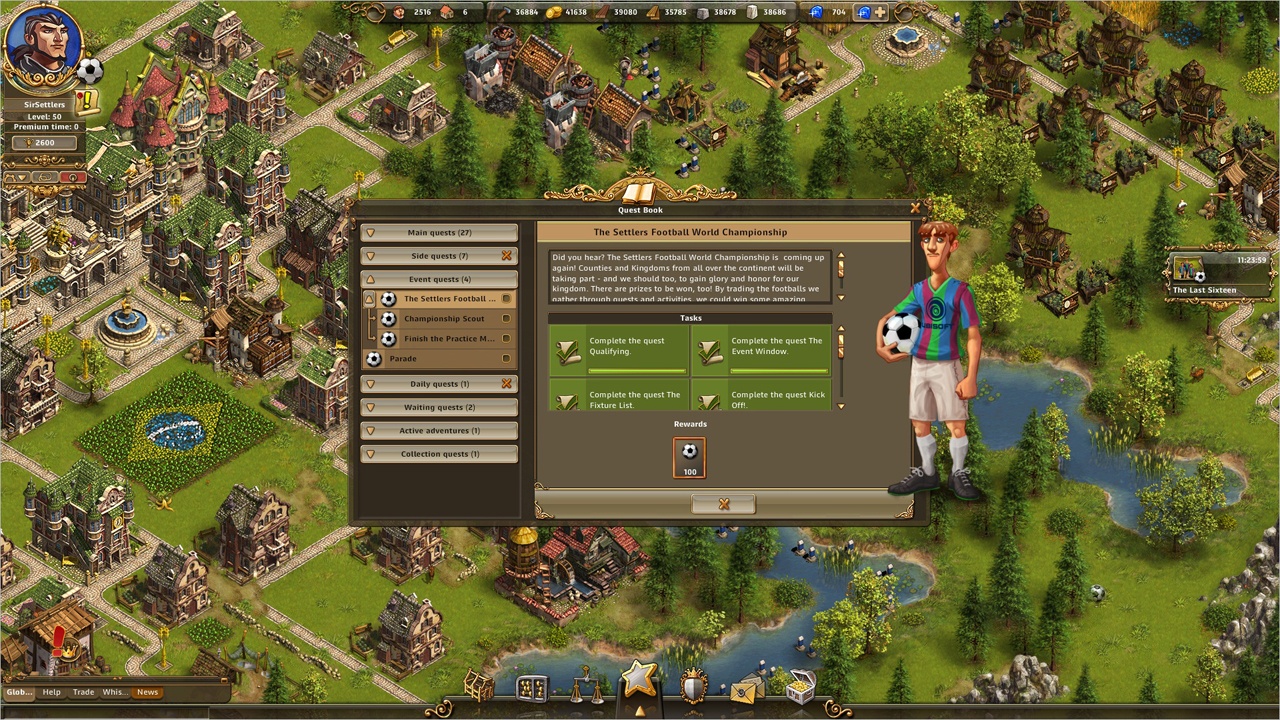Open the Help chat tab
The height and width of the screenshot is (720, 1280).
click(x=51, y=692)
